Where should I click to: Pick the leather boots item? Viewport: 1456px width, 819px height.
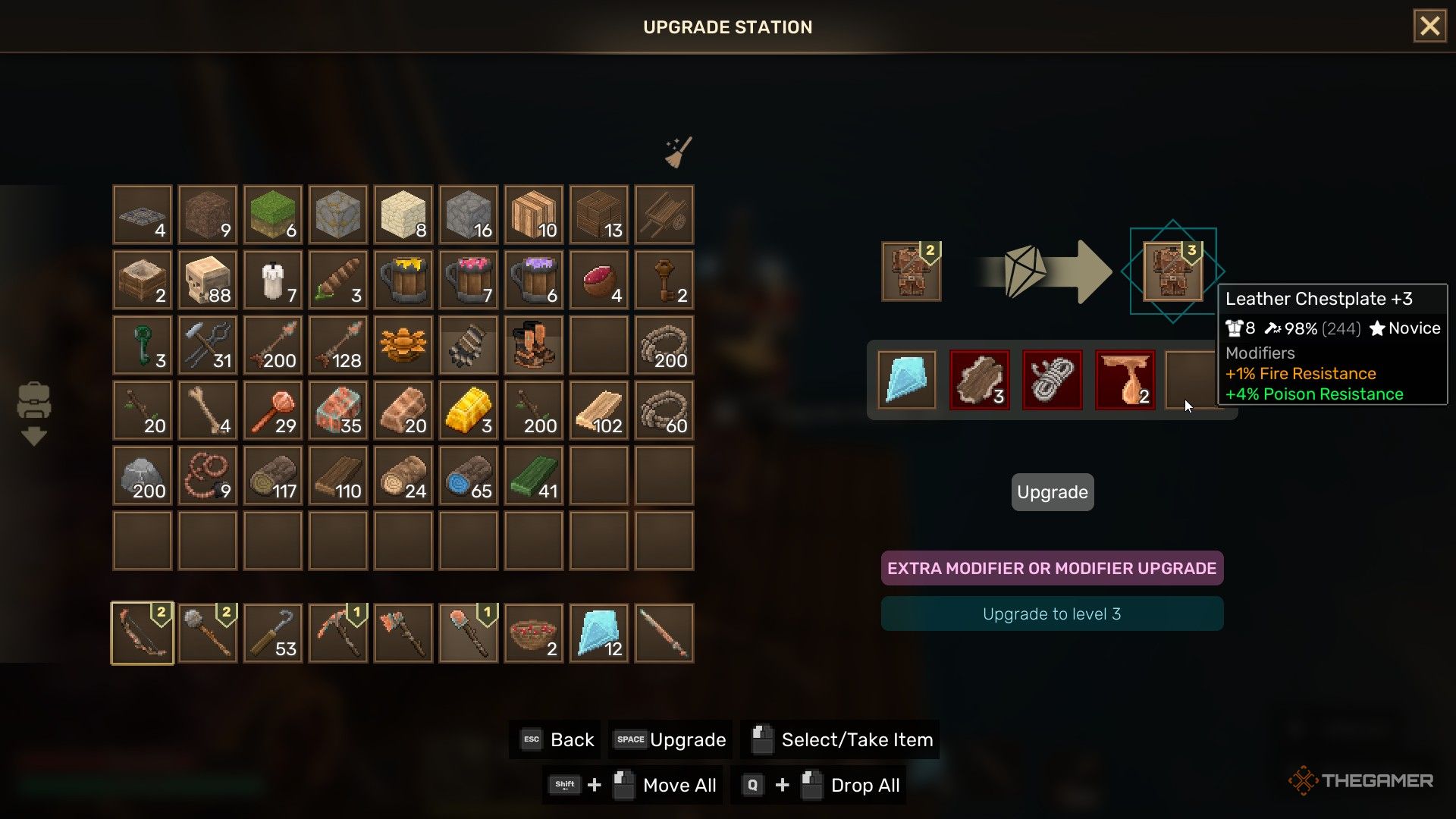(x=533, y=345)
